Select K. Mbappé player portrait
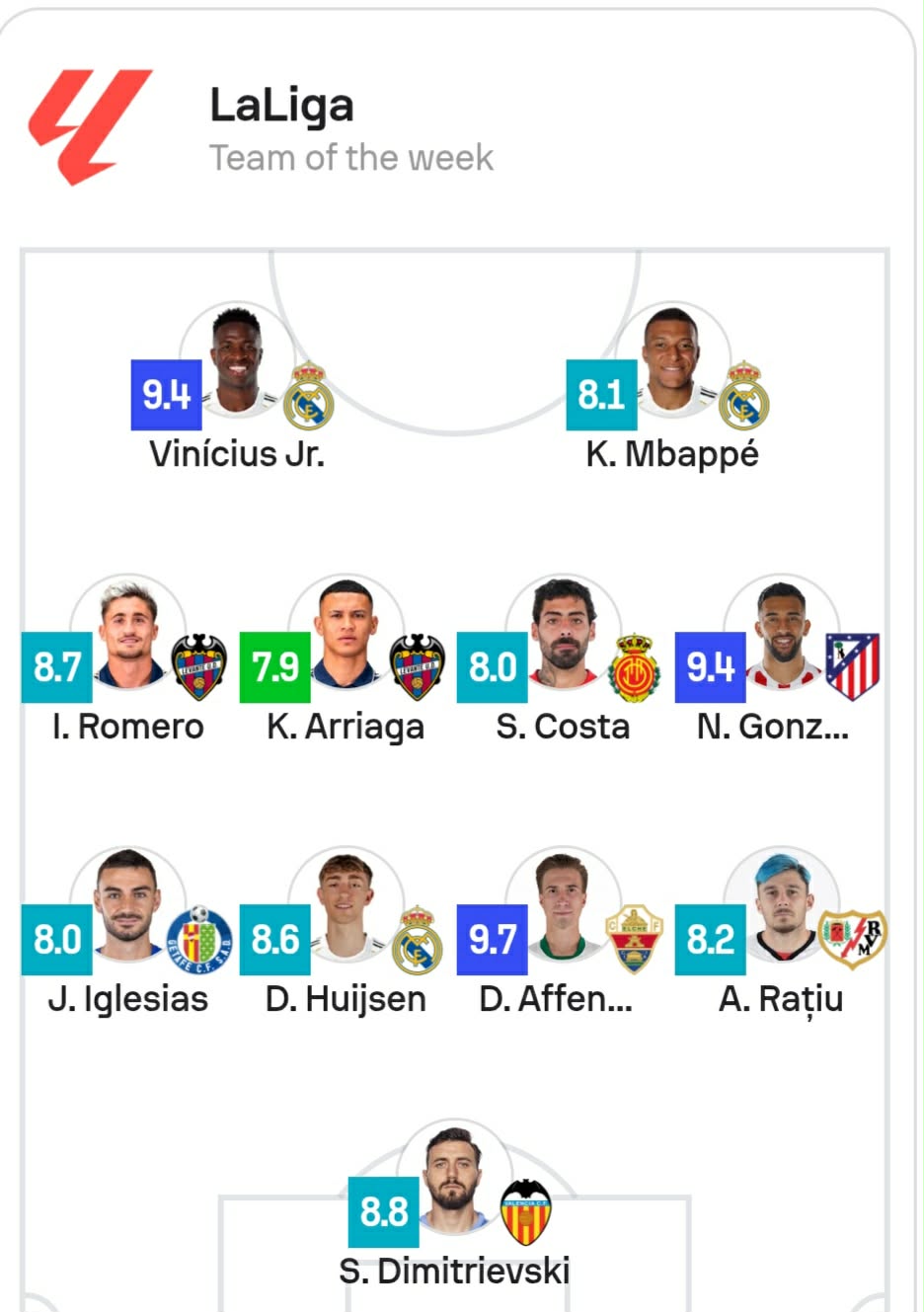924x1312 pixels. coord(672,360)
